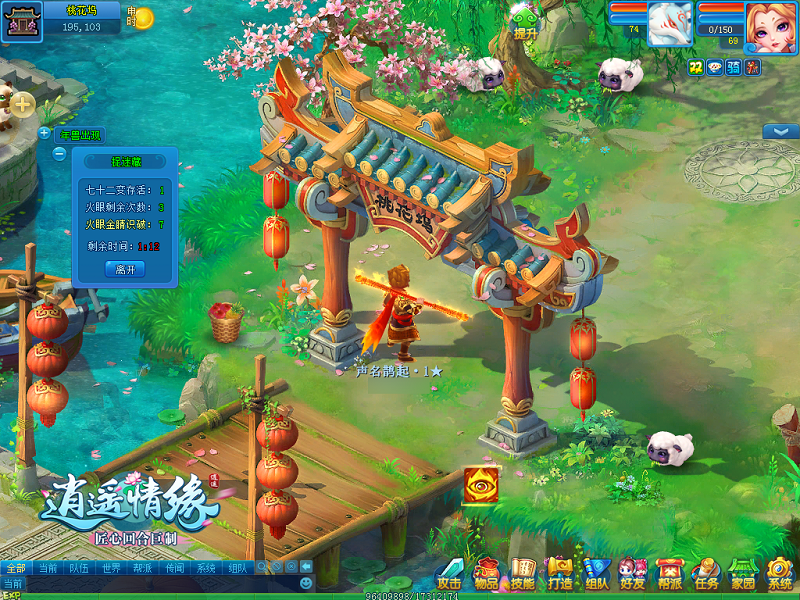Select the white fox pet portrait
Screen dimensions: 800x600
pos(670,23)
